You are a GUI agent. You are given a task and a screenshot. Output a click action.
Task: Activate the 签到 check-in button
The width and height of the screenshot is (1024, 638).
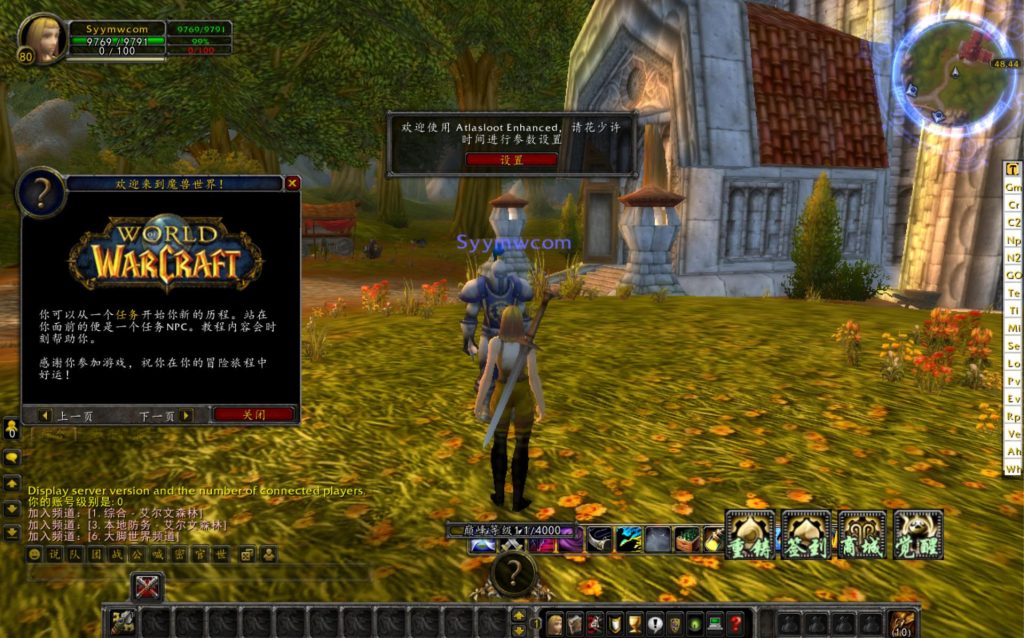[806, 534]
